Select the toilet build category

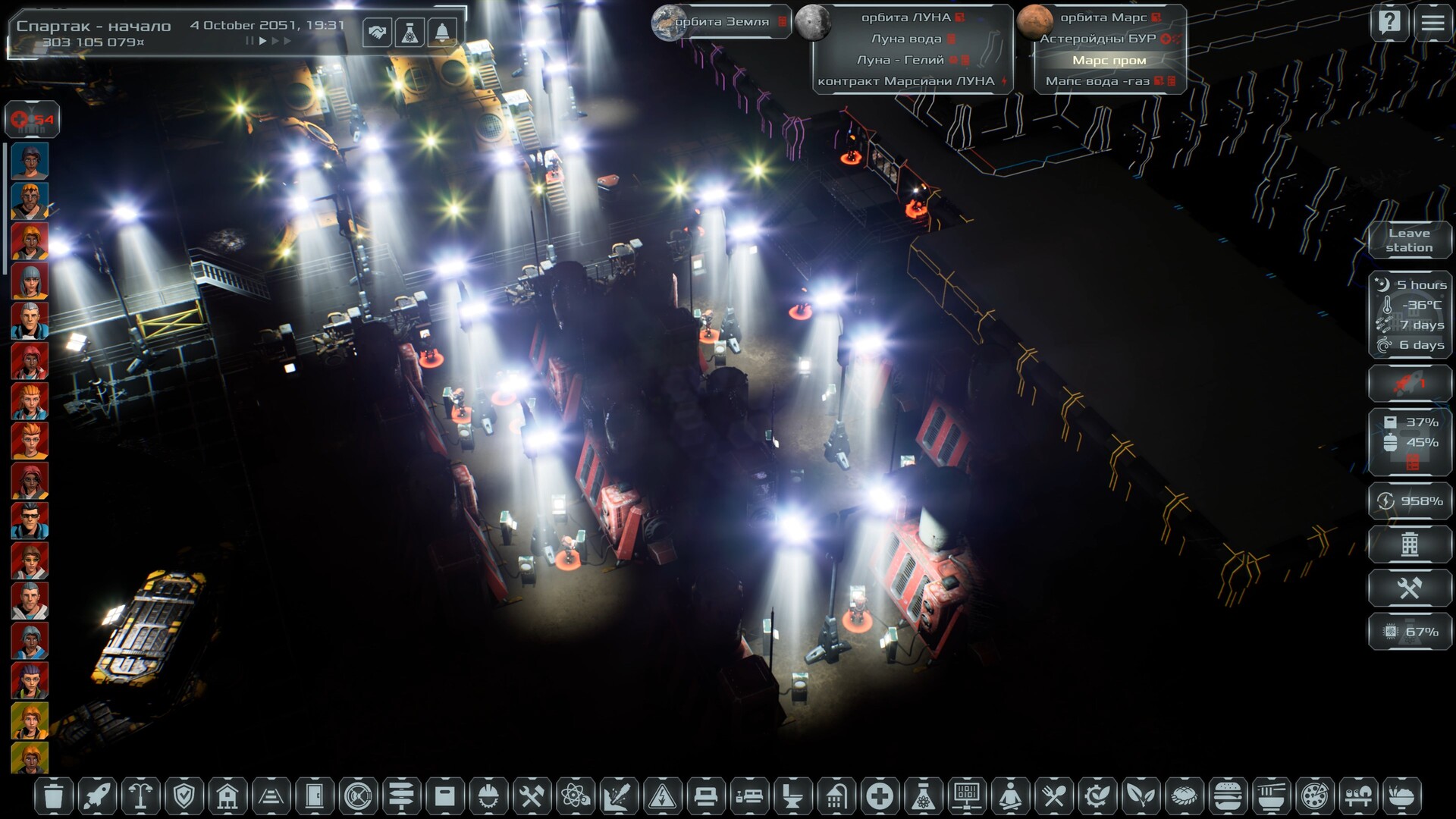pyautogui.click(x=792, y=796)
